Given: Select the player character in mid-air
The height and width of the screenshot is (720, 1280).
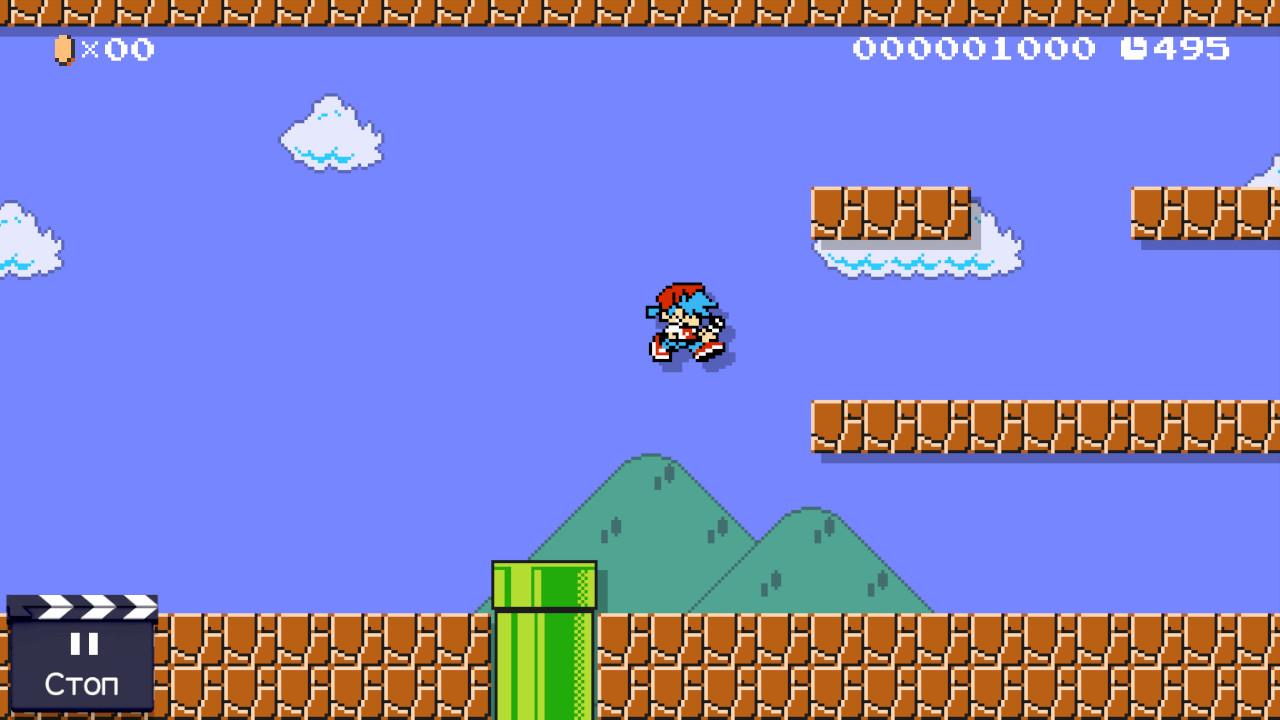Looking at the screenshot, I should click(685, 322).
